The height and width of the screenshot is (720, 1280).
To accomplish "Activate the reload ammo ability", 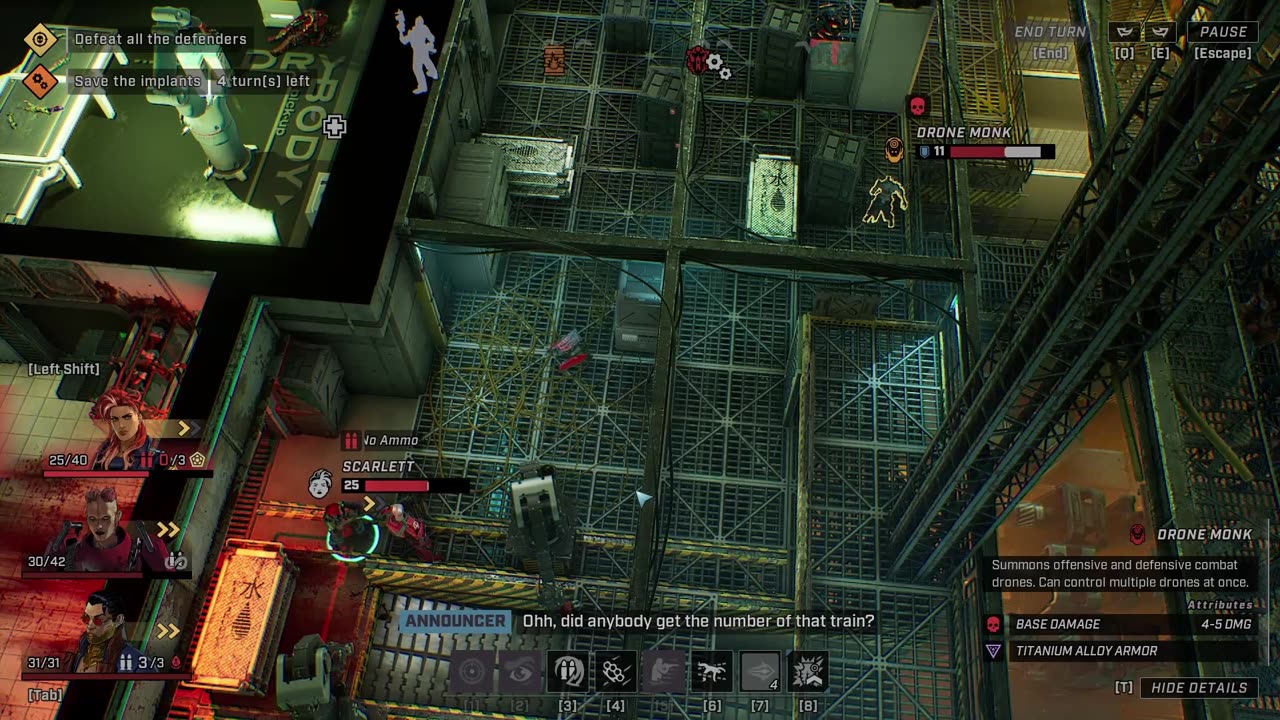I will pyautogui.click(x=568, y=671).
